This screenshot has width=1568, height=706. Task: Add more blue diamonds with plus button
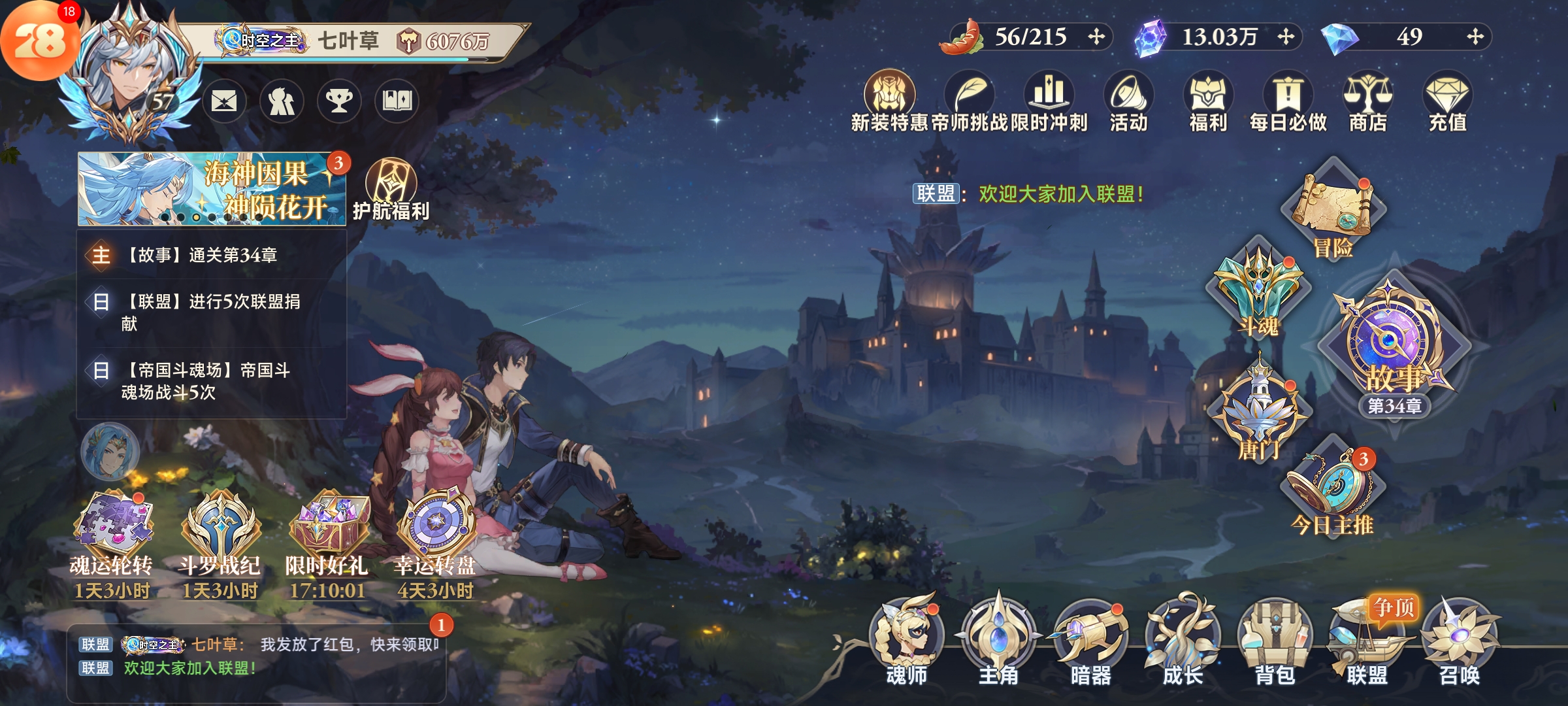[x=1475, y=37]
